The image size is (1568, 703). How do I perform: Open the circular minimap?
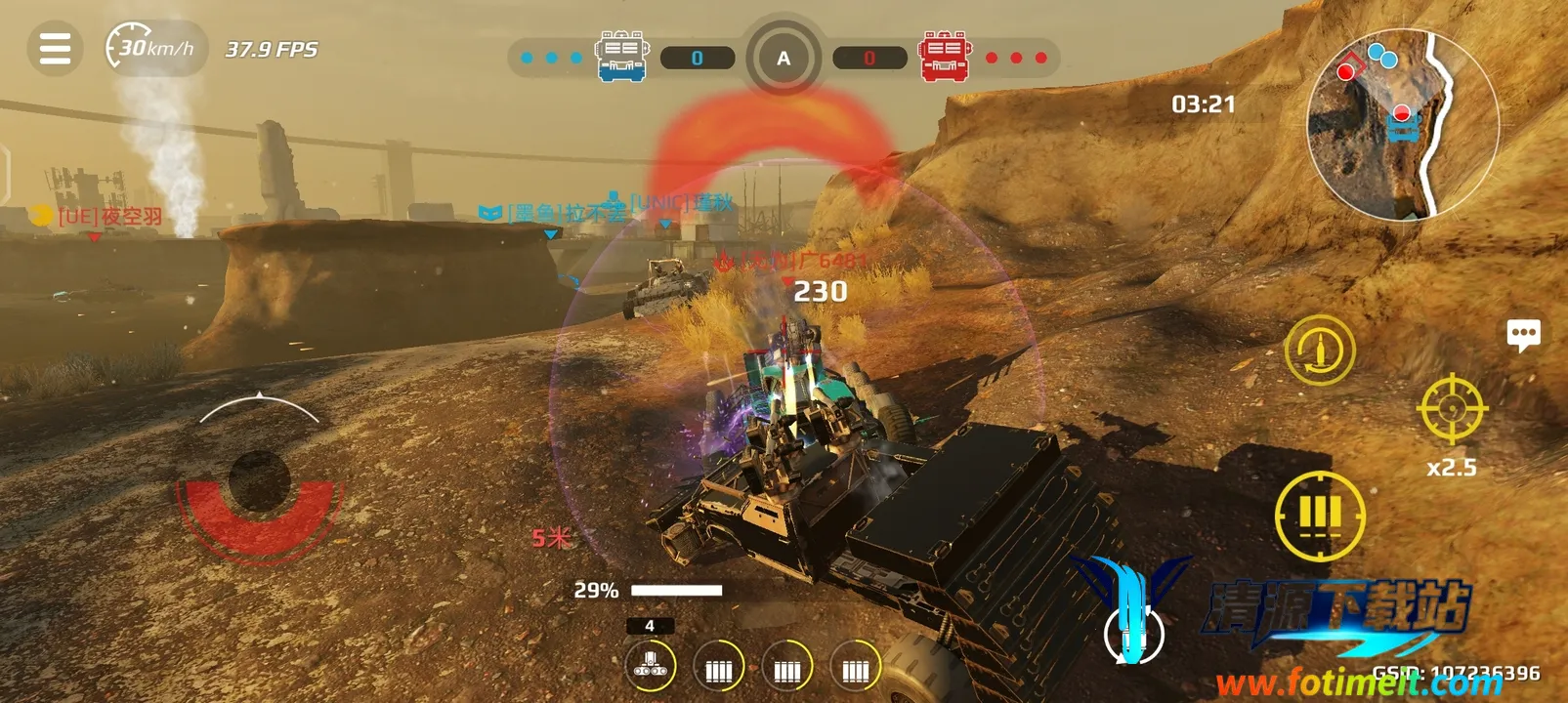pyautogui.click(x=1402, y=124)
